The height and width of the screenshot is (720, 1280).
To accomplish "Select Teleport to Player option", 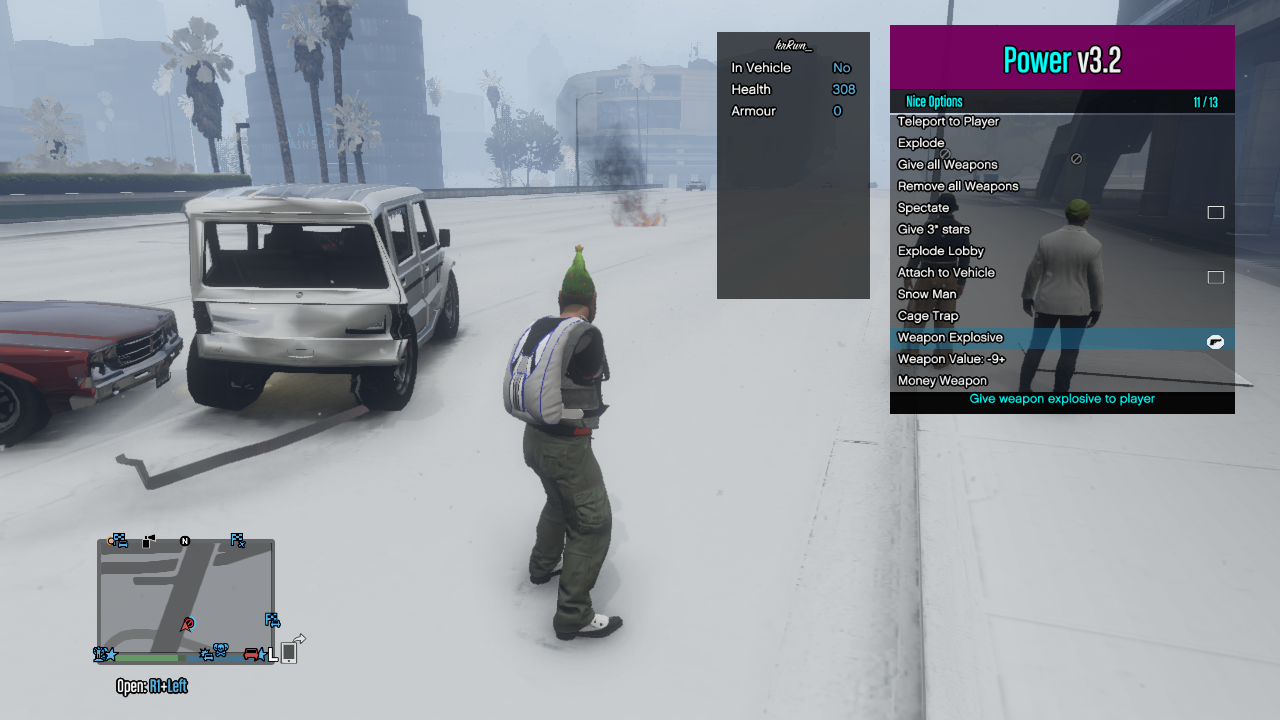I will point(948,122).
